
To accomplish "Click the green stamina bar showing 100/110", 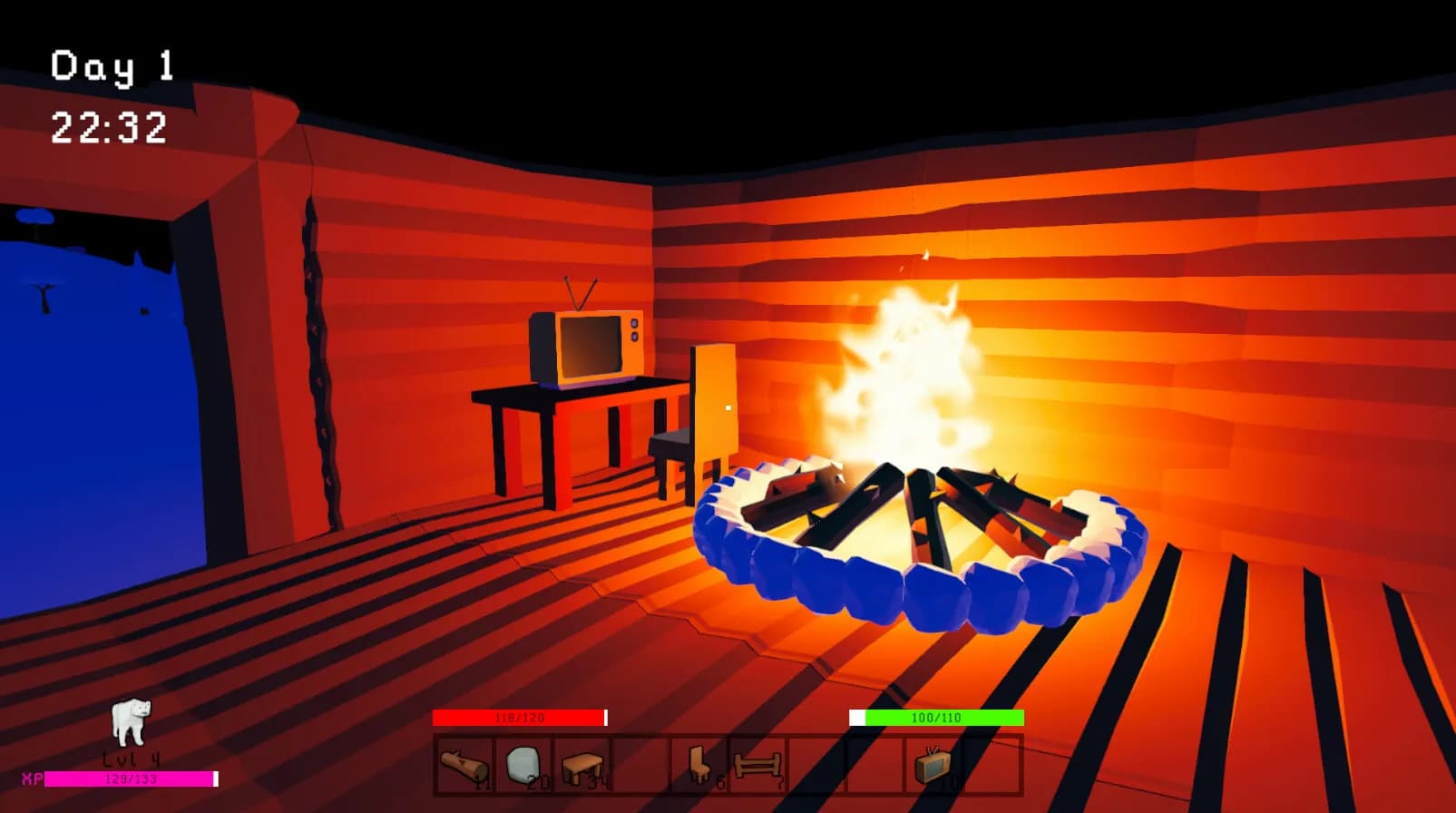I will pyautogui.click(x=934, y=718).
